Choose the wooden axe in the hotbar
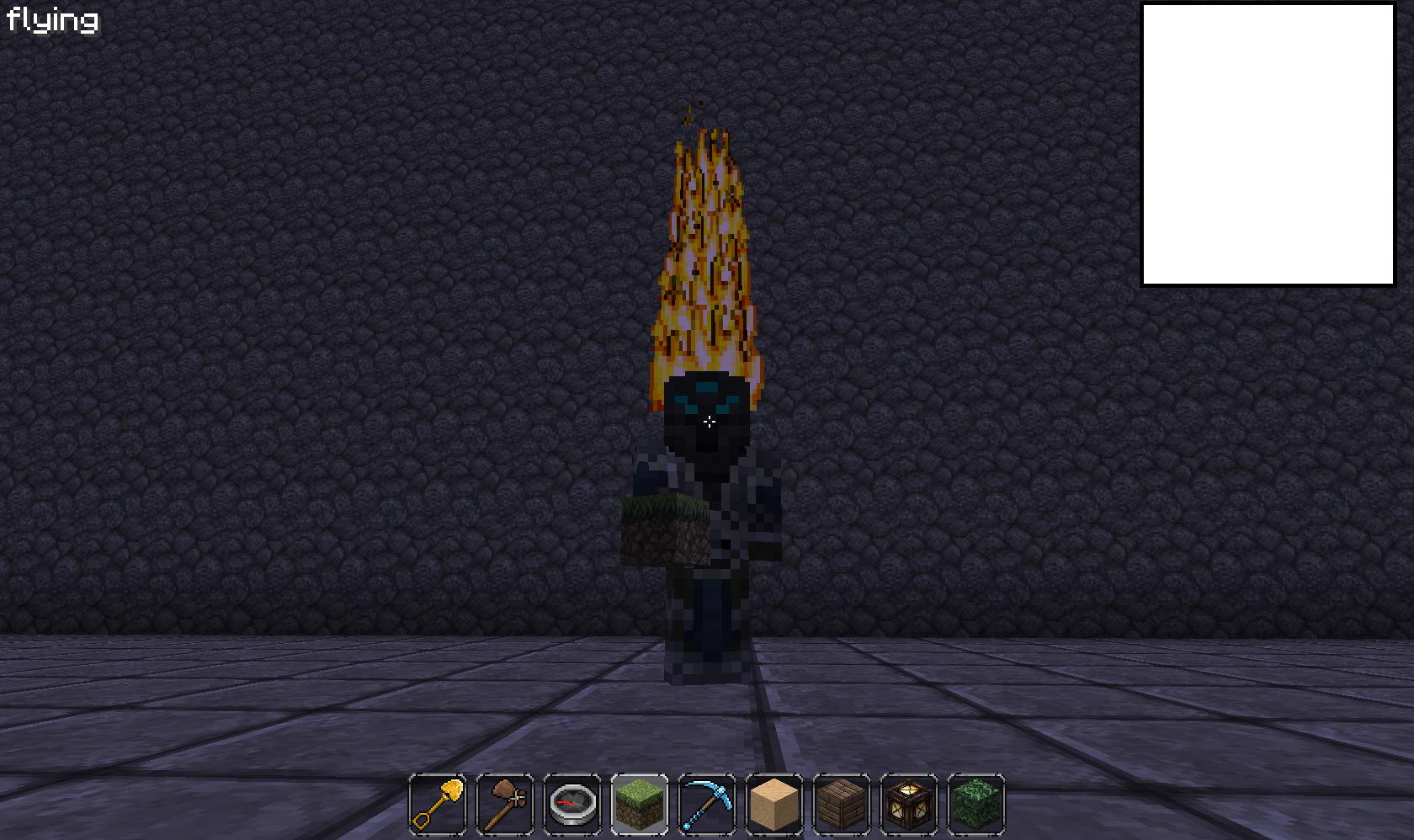 505,804
